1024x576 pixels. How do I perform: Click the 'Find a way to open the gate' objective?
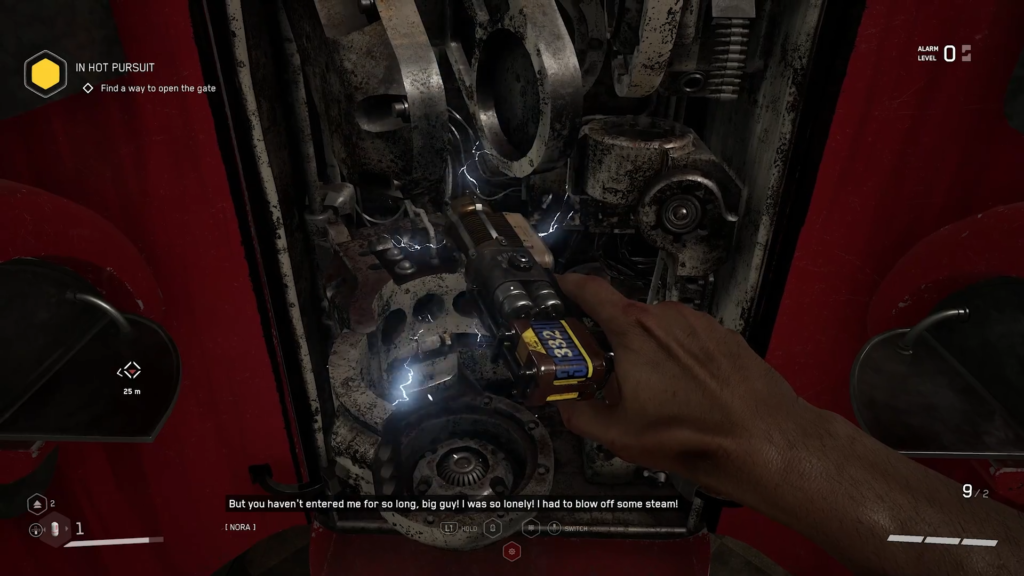pos(157,88)
